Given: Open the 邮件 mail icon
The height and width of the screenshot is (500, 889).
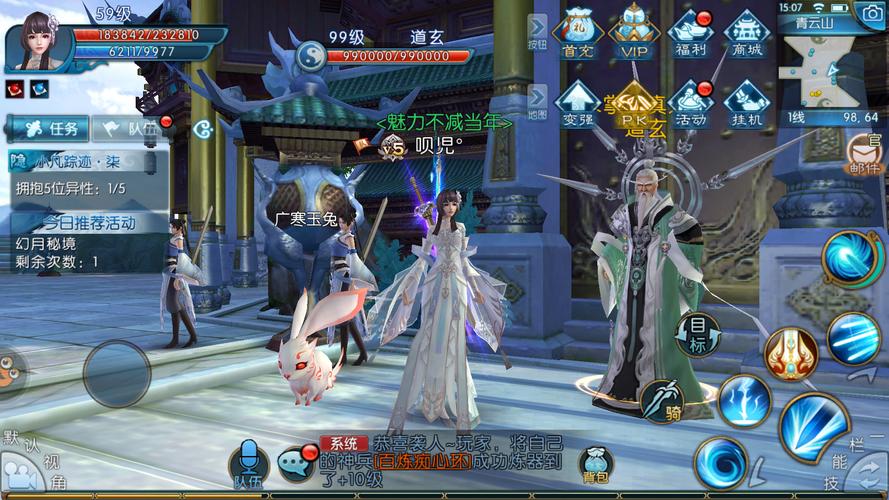Looking at the screenshot, I should point(864,155).
